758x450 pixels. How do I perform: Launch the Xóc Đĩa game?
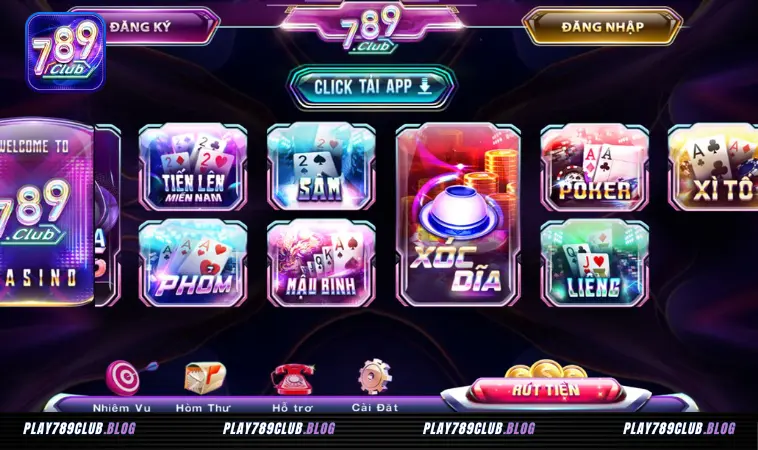click(x=459, y=215)
